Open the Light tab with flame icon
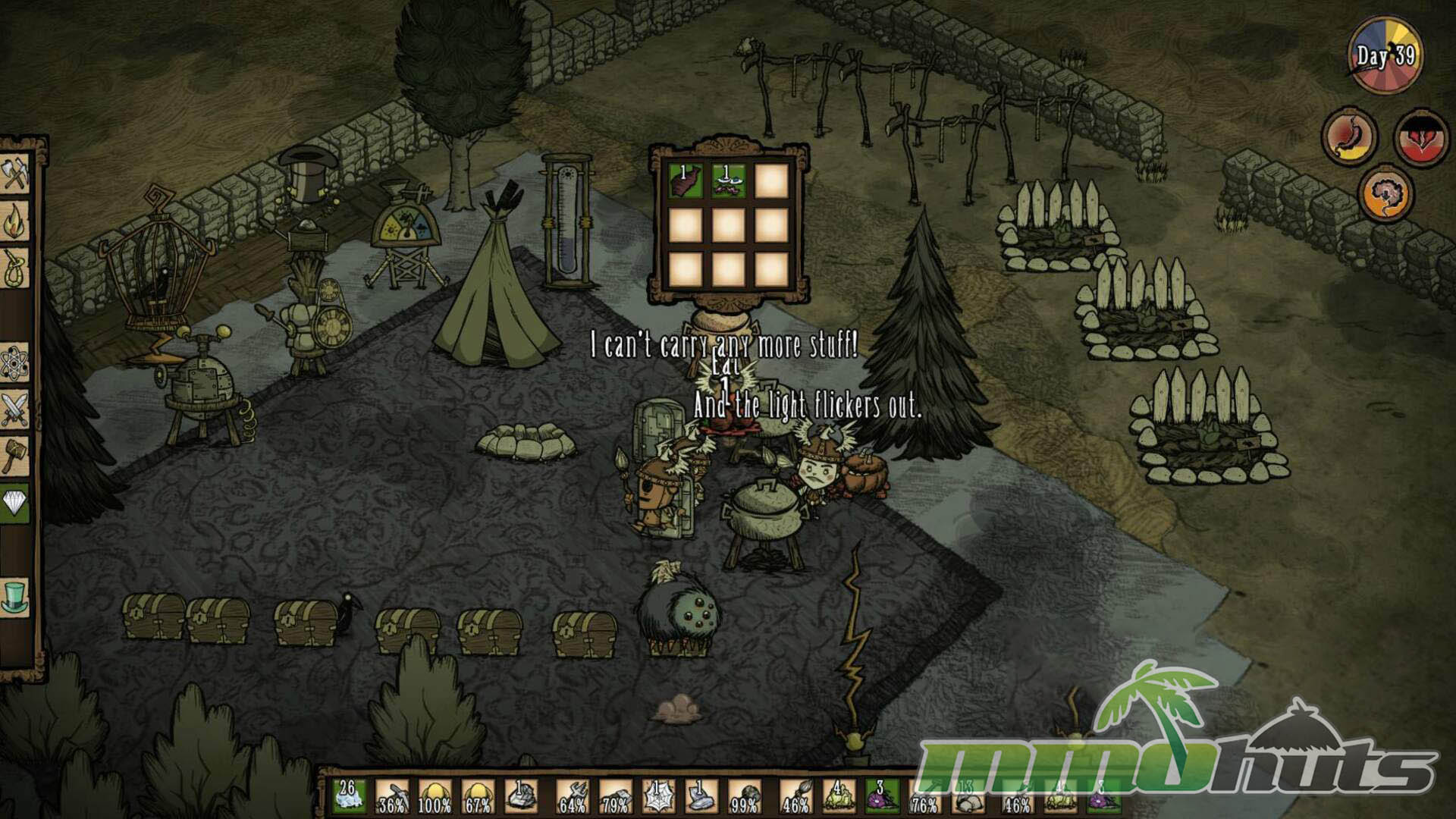The height and width of the screenshot is (819, 1456). point(15,221)
